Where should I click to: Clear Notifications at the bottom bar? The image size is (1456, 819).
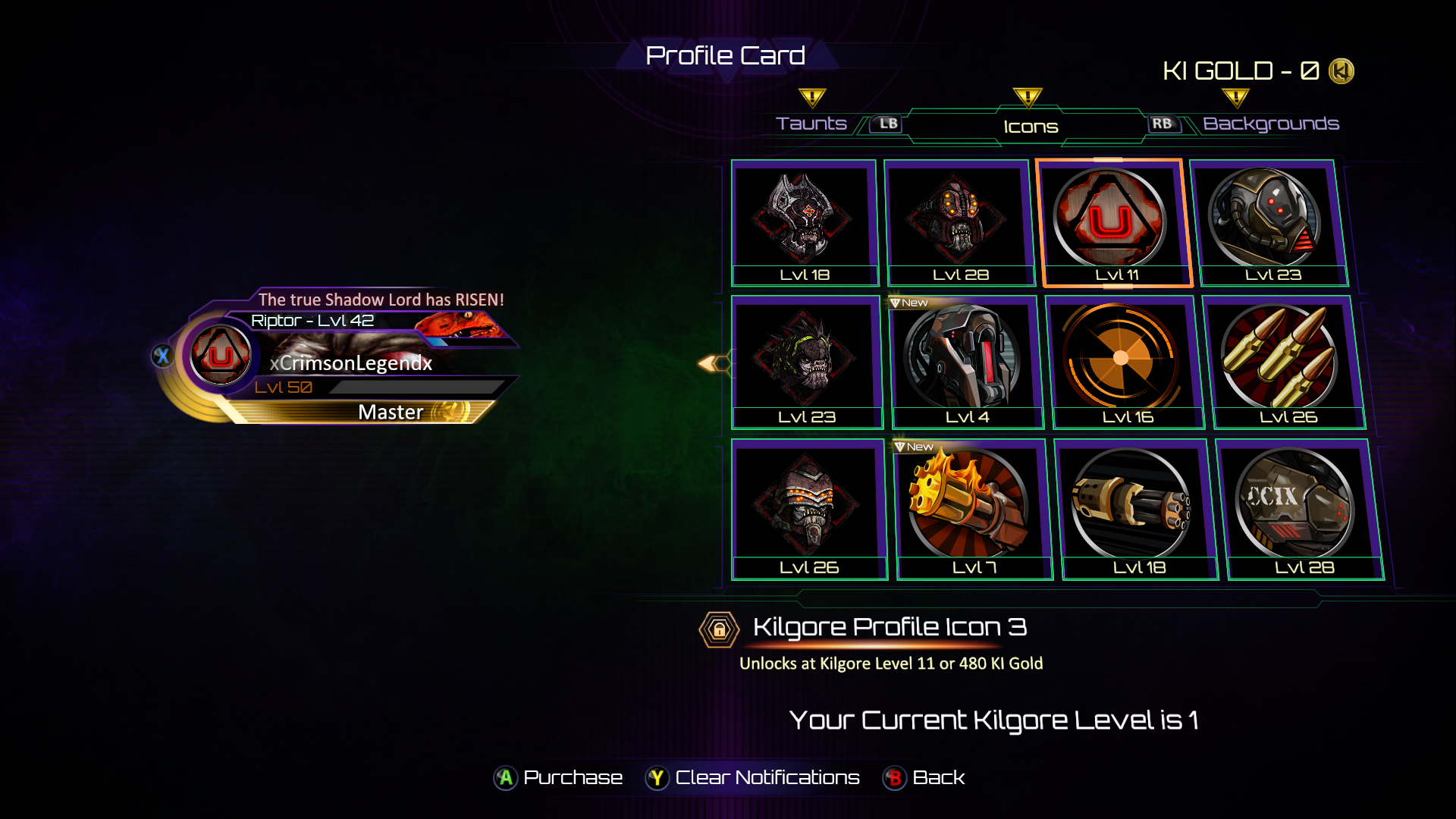click(752, 777)
